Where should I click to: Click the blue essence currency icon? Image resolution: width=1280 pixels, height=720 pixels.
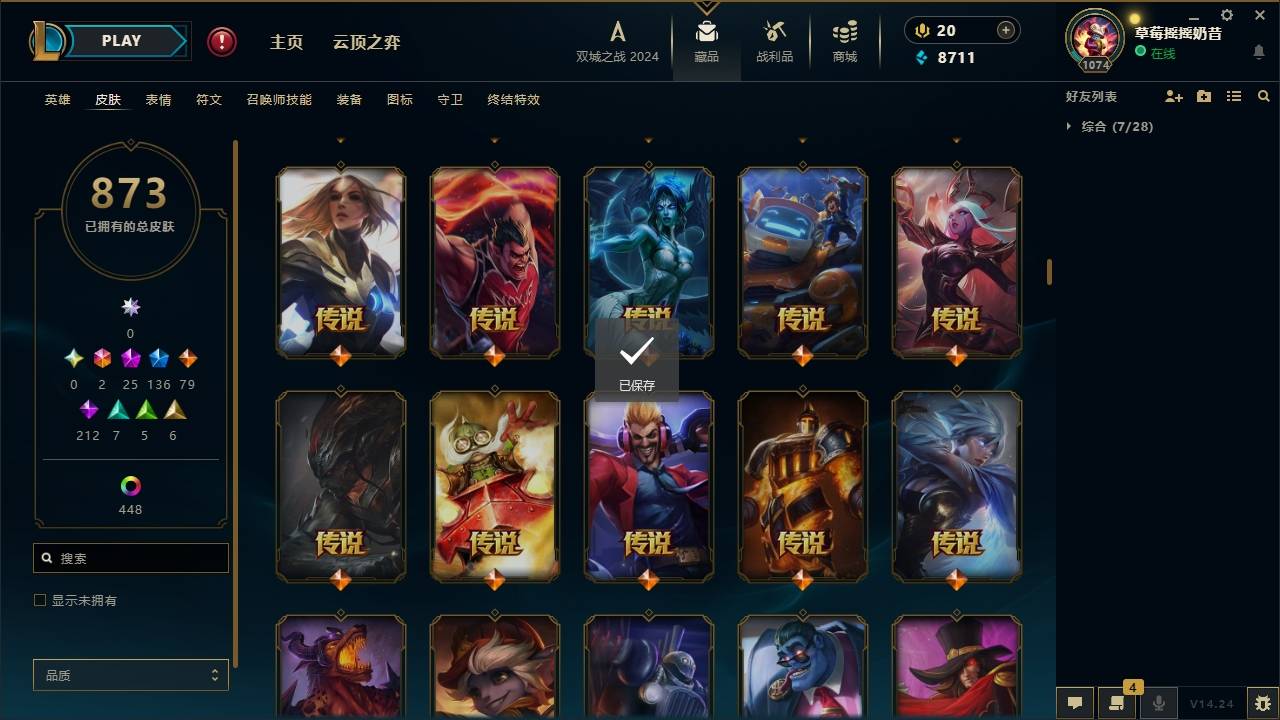point(922,58)
